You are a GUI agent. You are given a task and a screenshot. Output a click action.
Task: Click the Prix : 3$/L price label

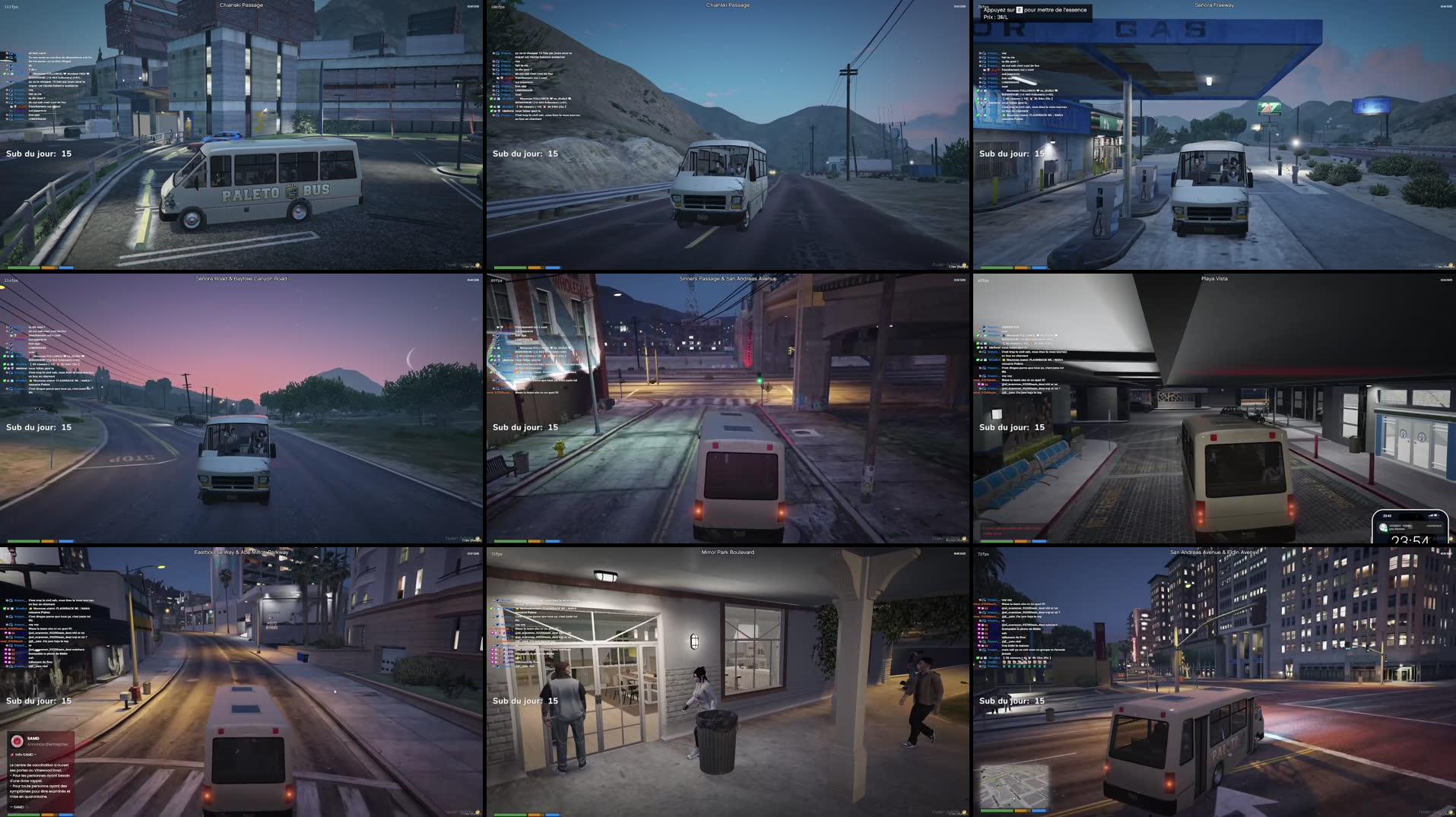(996, 17)
